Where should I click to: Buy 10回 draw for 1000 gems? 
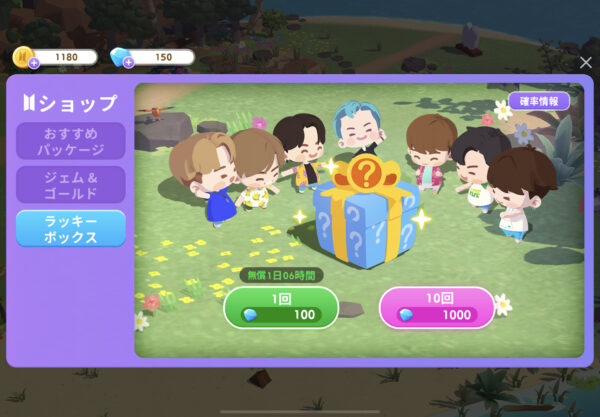436,308
